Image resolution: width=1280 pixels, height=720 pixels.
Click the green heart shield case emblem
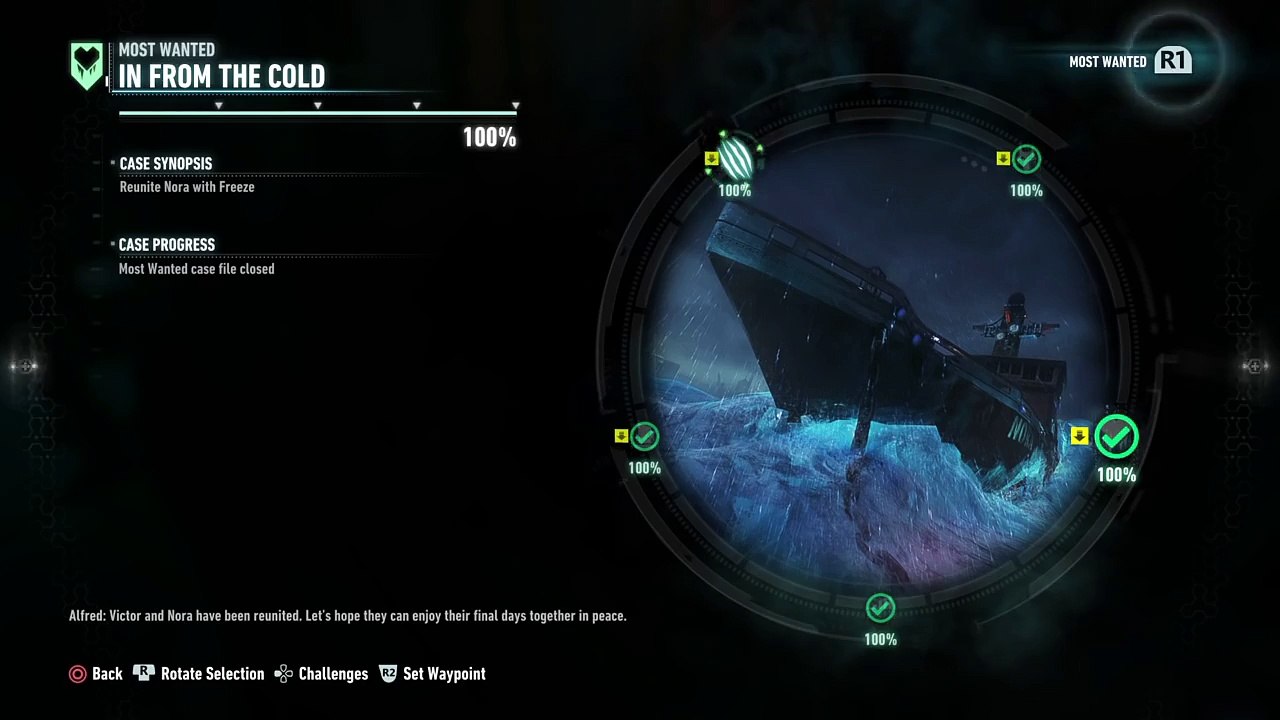87,65
